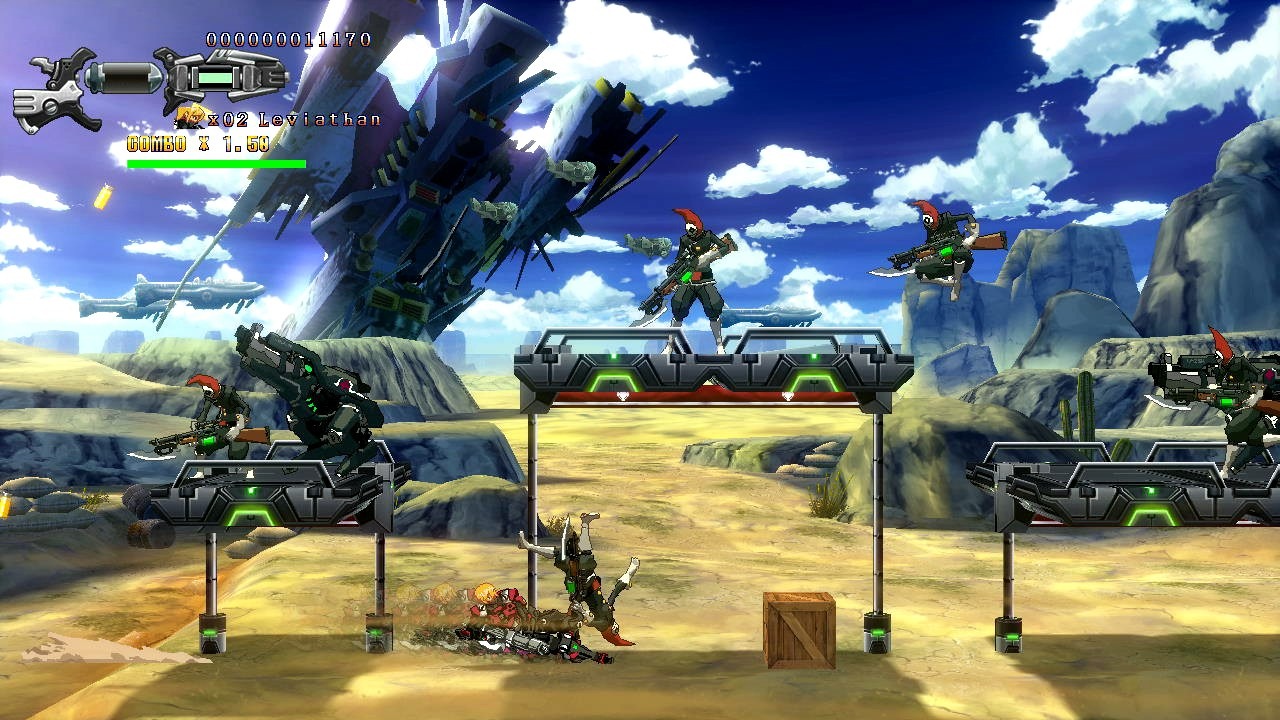Select the bullet canister icon
This screenshot has height=720, width=1280.
pyautogui.click(x=125, y=77)
